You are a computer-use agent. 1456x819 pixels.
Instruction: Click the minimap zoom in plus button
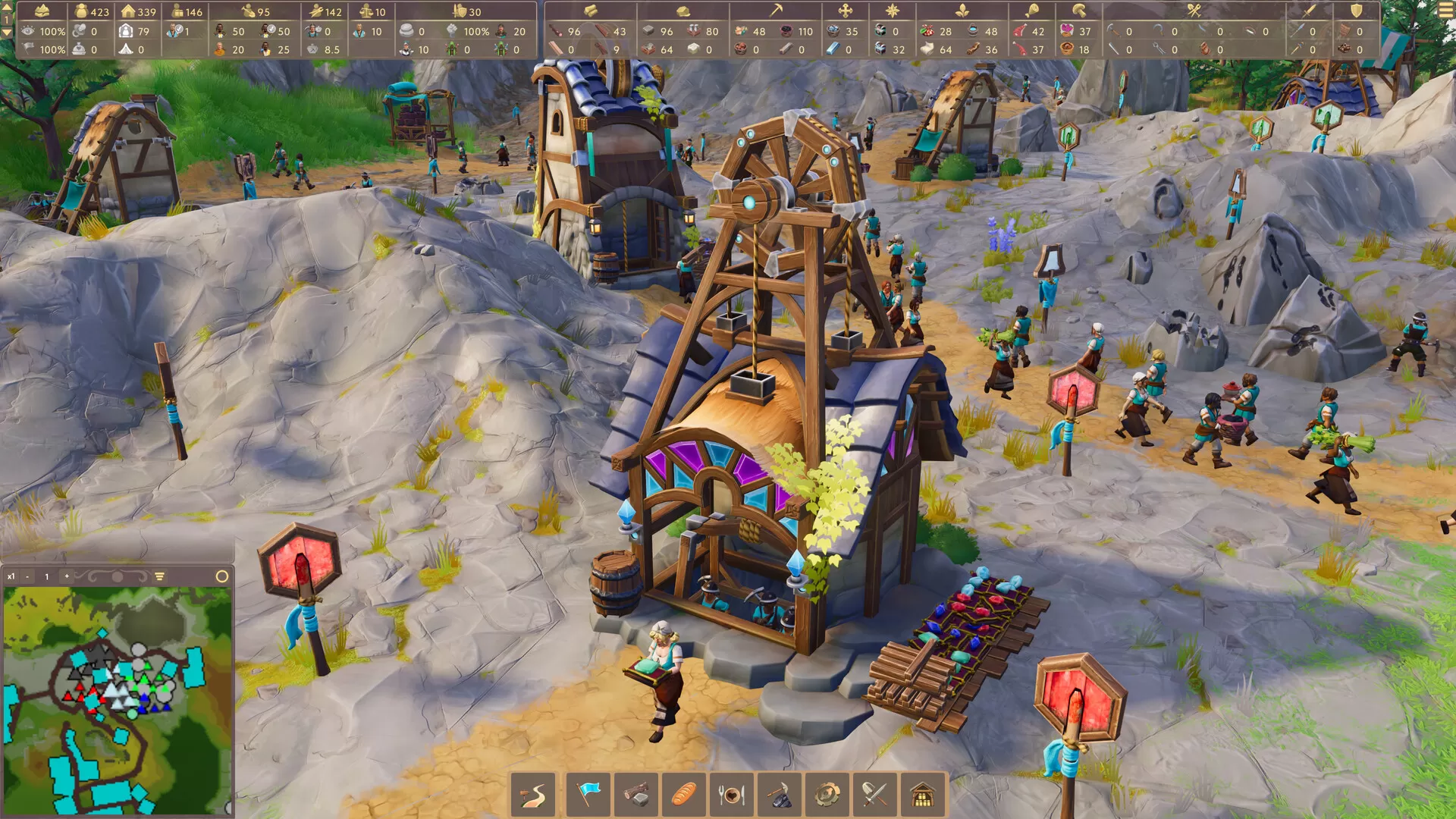[67, 576]
